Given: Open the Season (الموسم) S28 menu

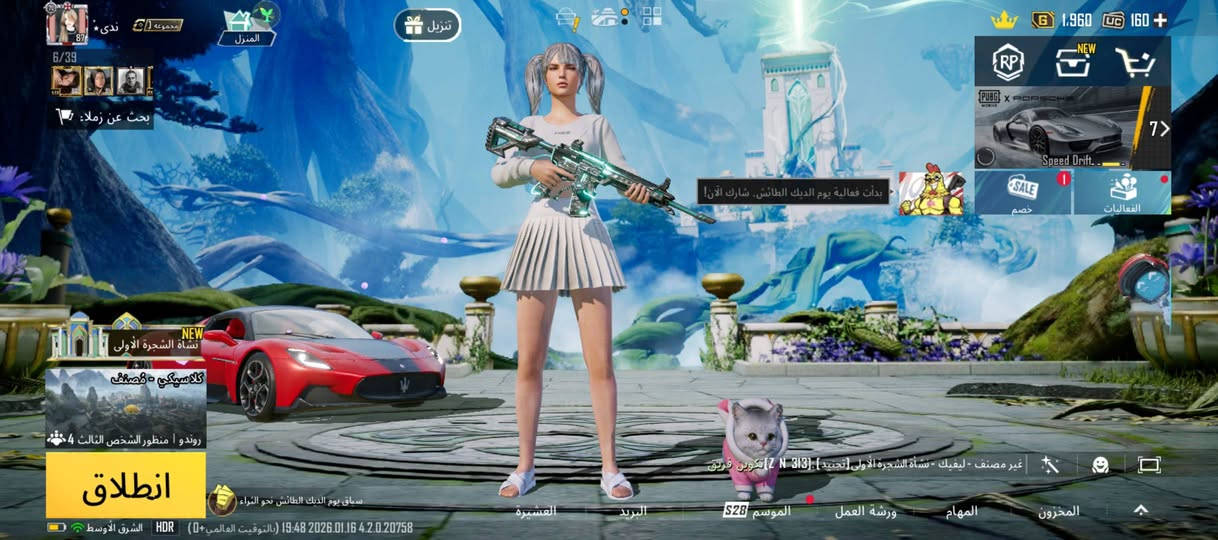Looking at the screenshot, I should click(x=758, y=511).
